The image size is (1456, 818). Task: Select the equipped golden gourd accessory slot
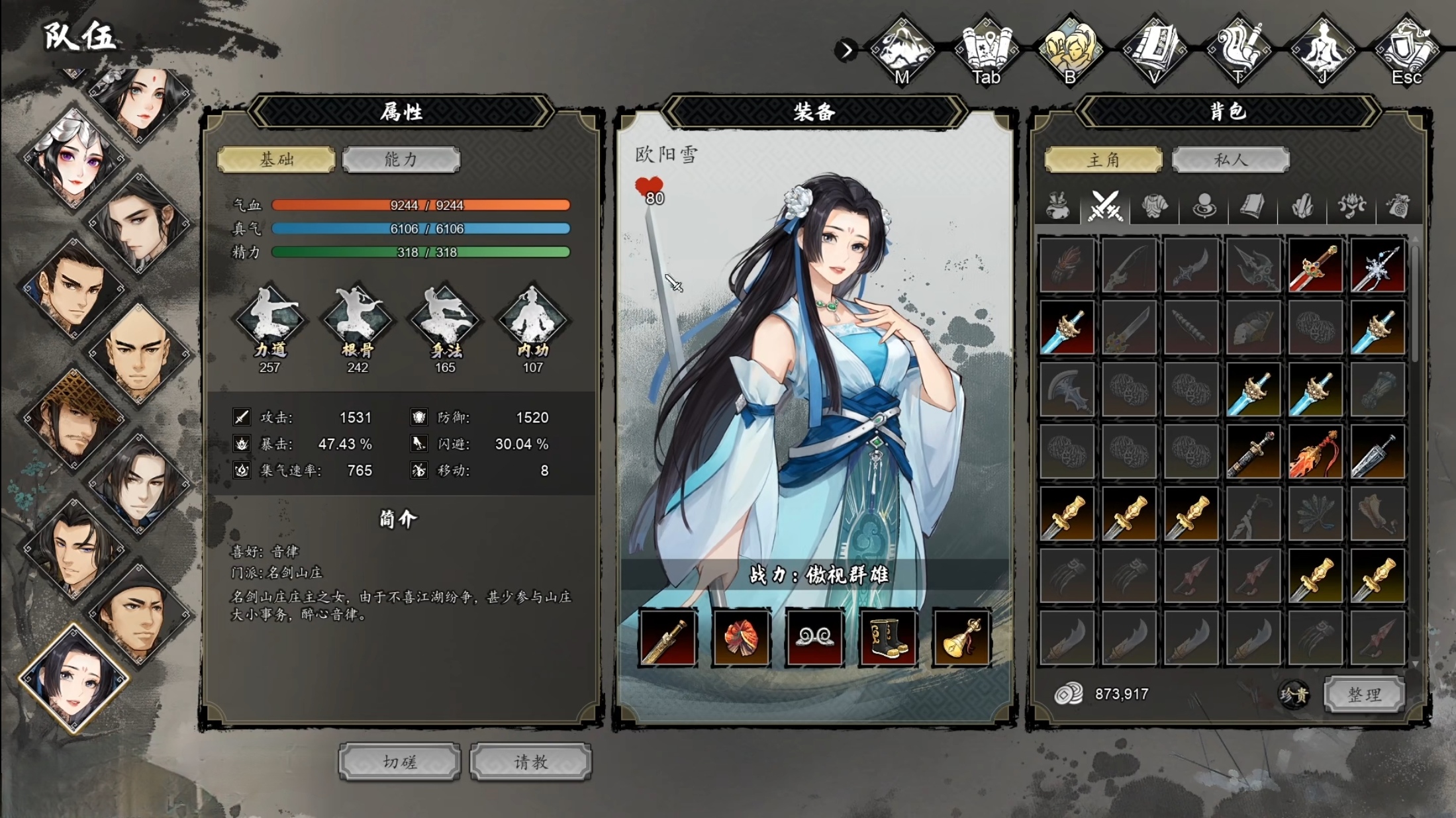click(961, 637)
